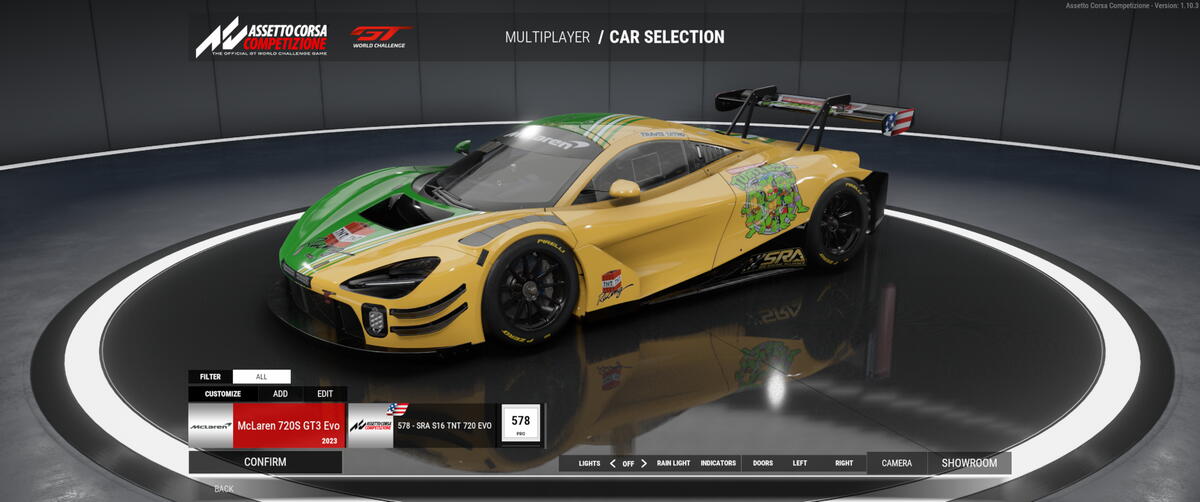The image size is (1200, 502).
Task: Click the Add livery button
Action: pos(280,394)
